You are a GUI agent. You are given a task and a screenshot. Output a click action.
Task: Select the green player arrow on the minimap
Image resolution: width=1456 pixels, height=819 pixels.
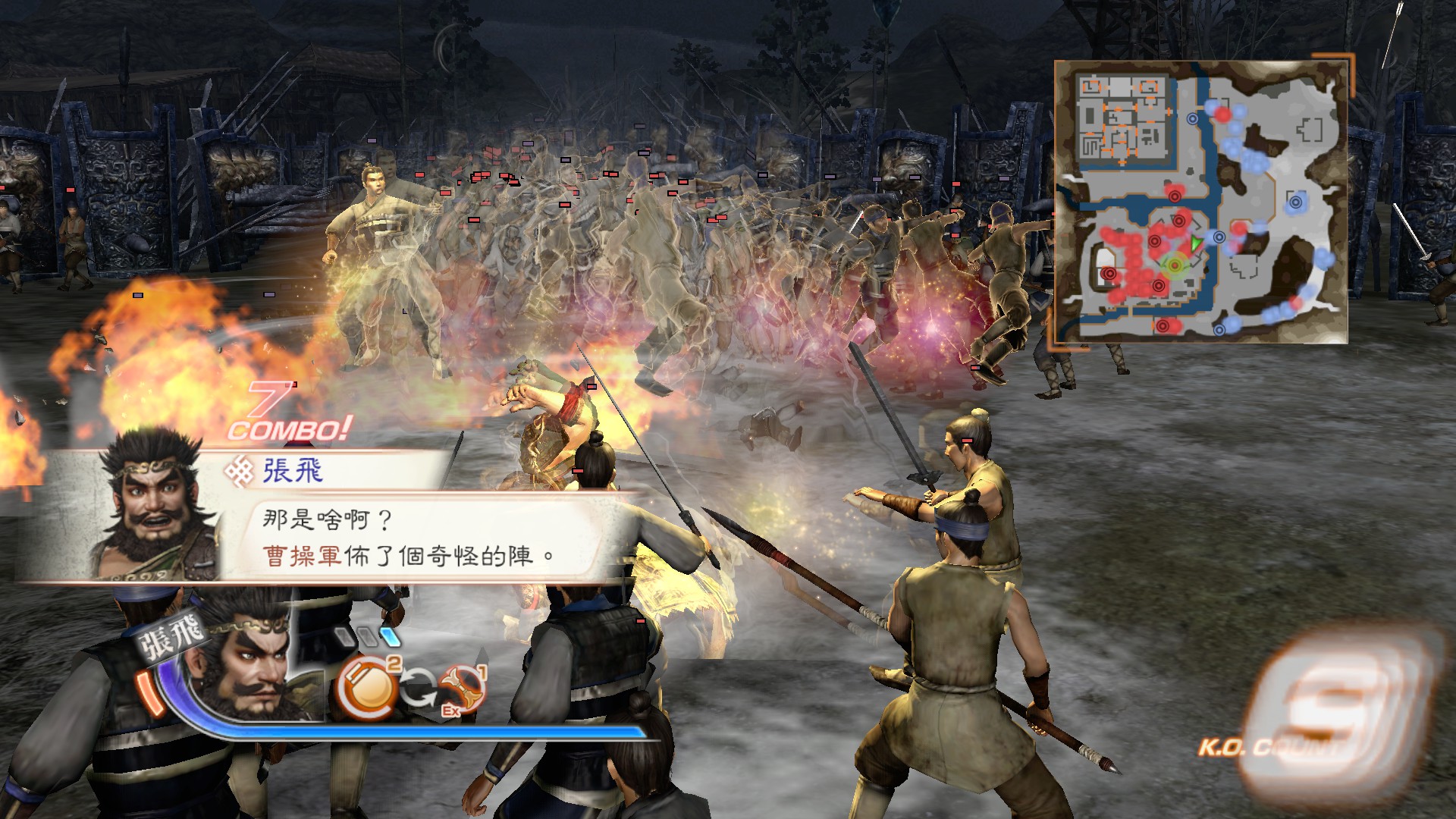point(1195,243)
